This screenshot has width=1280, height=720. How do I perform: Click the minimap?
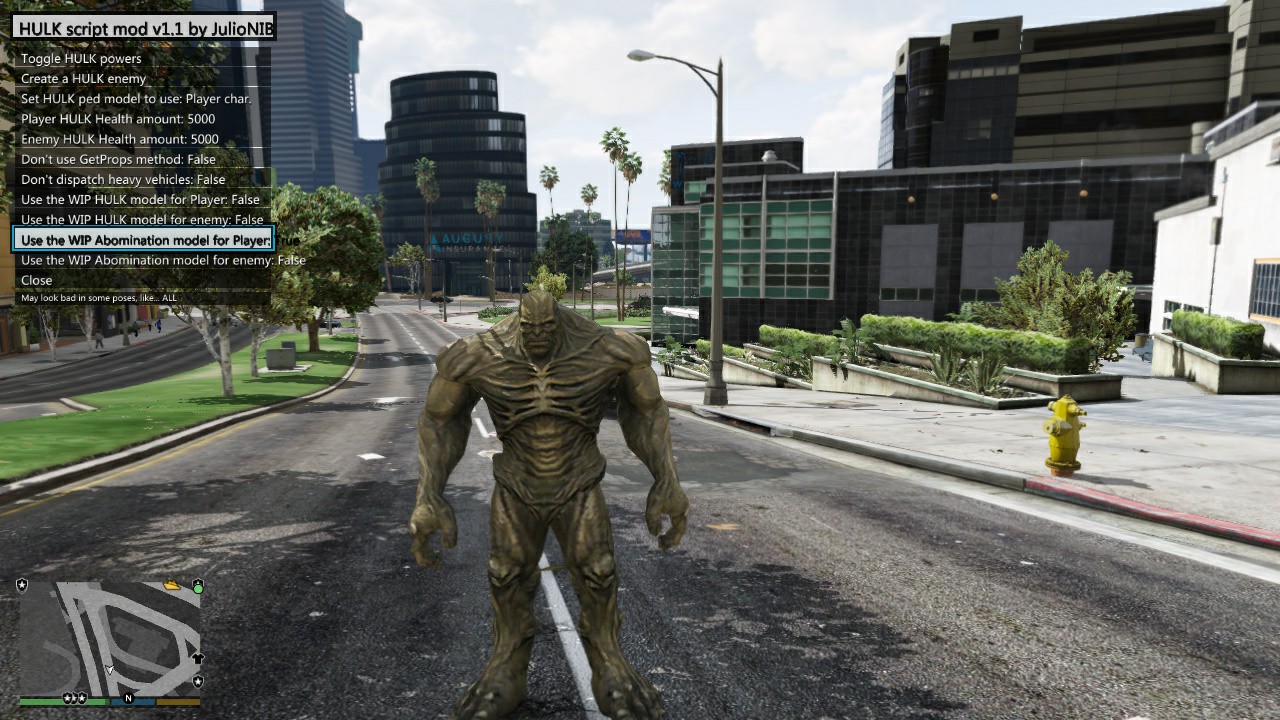(110, 637)
